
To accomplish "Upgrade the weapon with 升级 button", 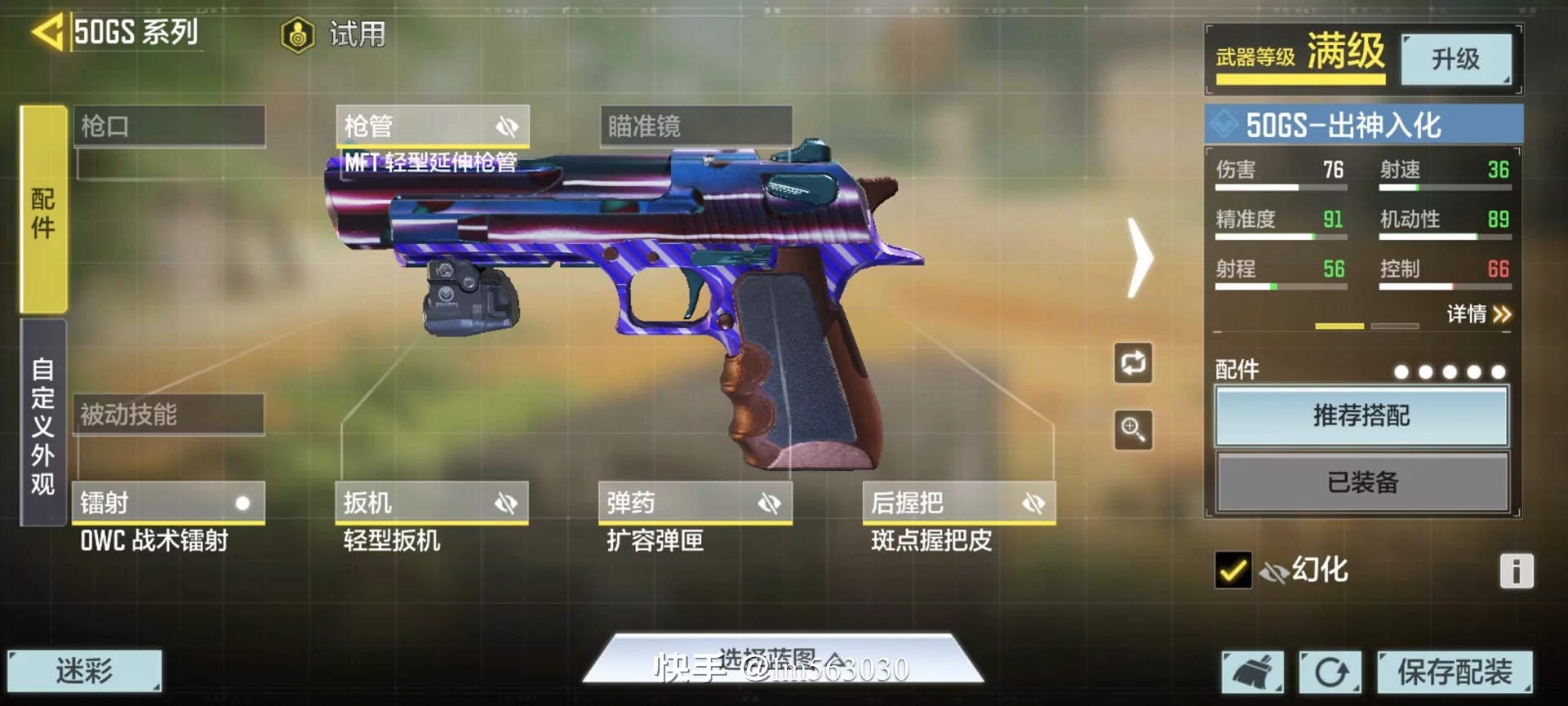I will coord(1455,59).
